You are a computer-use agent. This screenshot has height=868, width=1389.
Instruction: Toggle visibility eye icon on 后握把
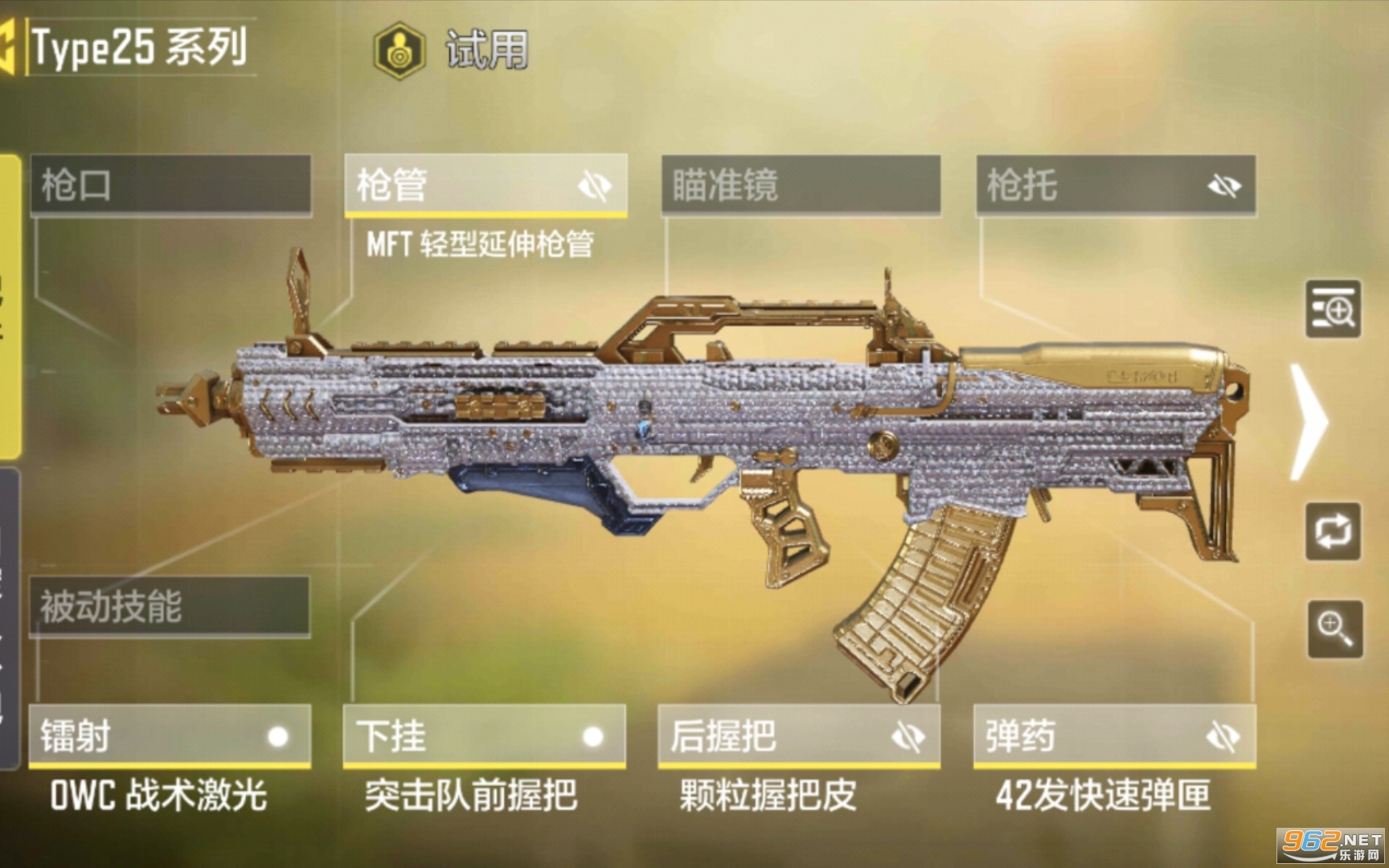(908, 736)
